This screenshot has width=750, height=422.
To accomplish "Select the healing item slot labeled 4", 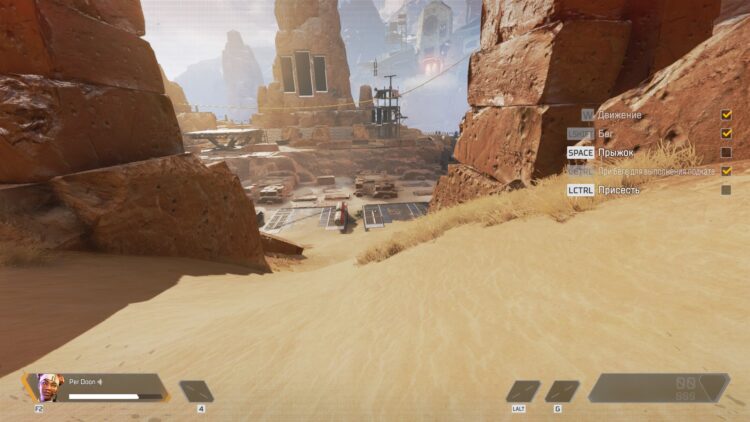I will 196,391.
